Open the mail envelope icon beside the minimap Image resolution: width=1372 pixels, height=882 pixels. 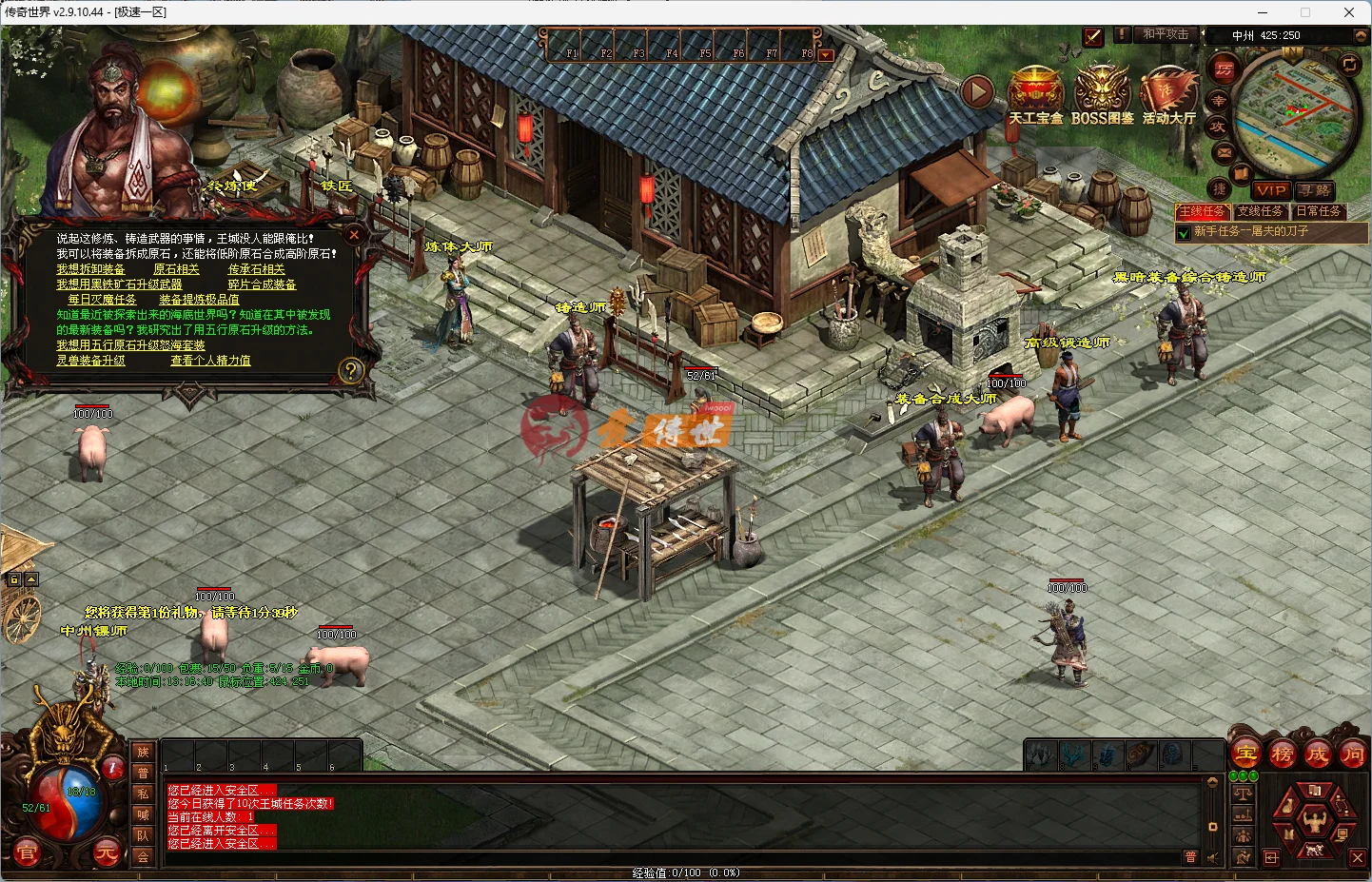tap(1223, 153)
